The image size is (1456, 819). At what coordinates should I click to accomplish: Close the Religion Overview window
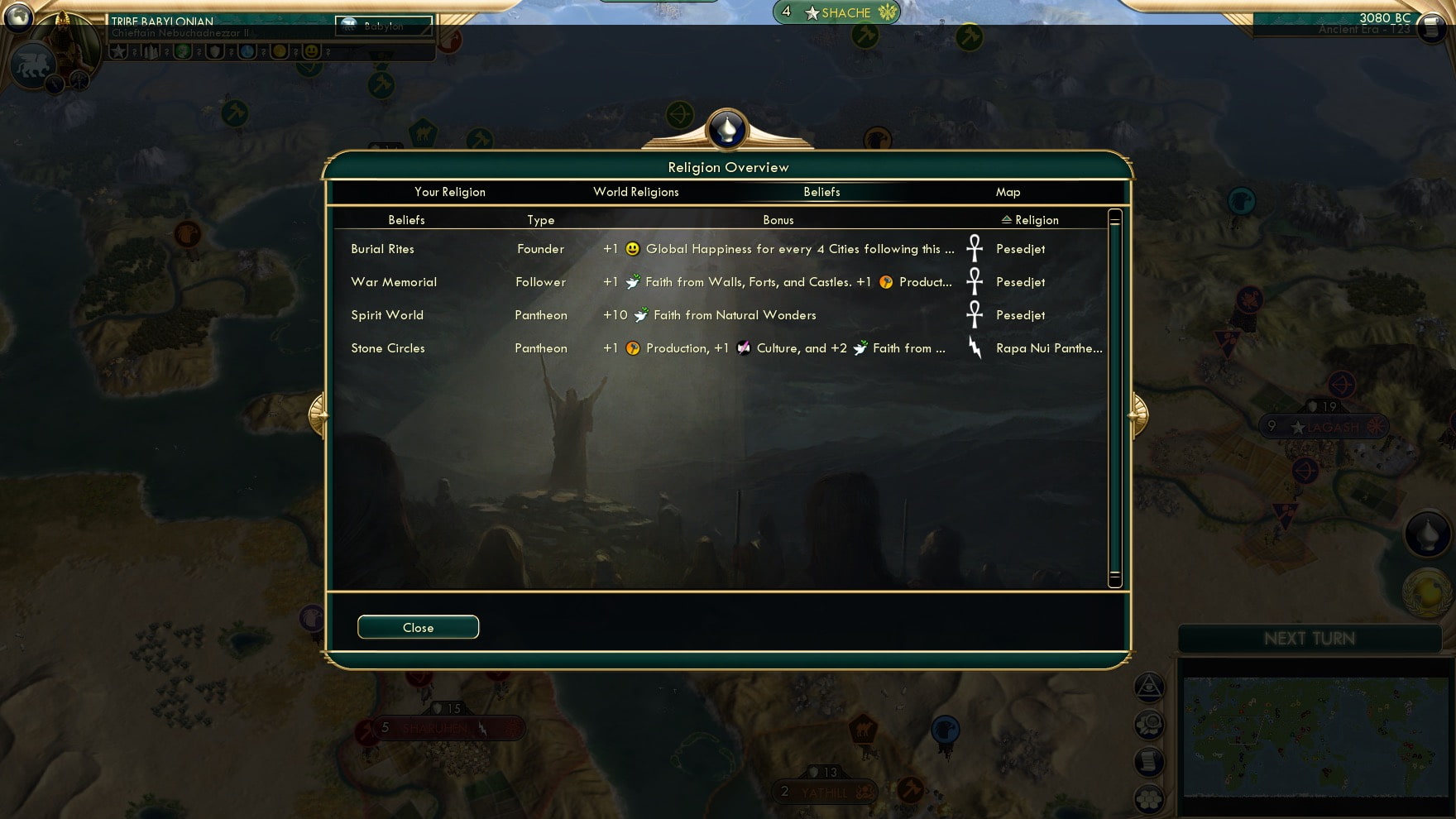[418, 626]
